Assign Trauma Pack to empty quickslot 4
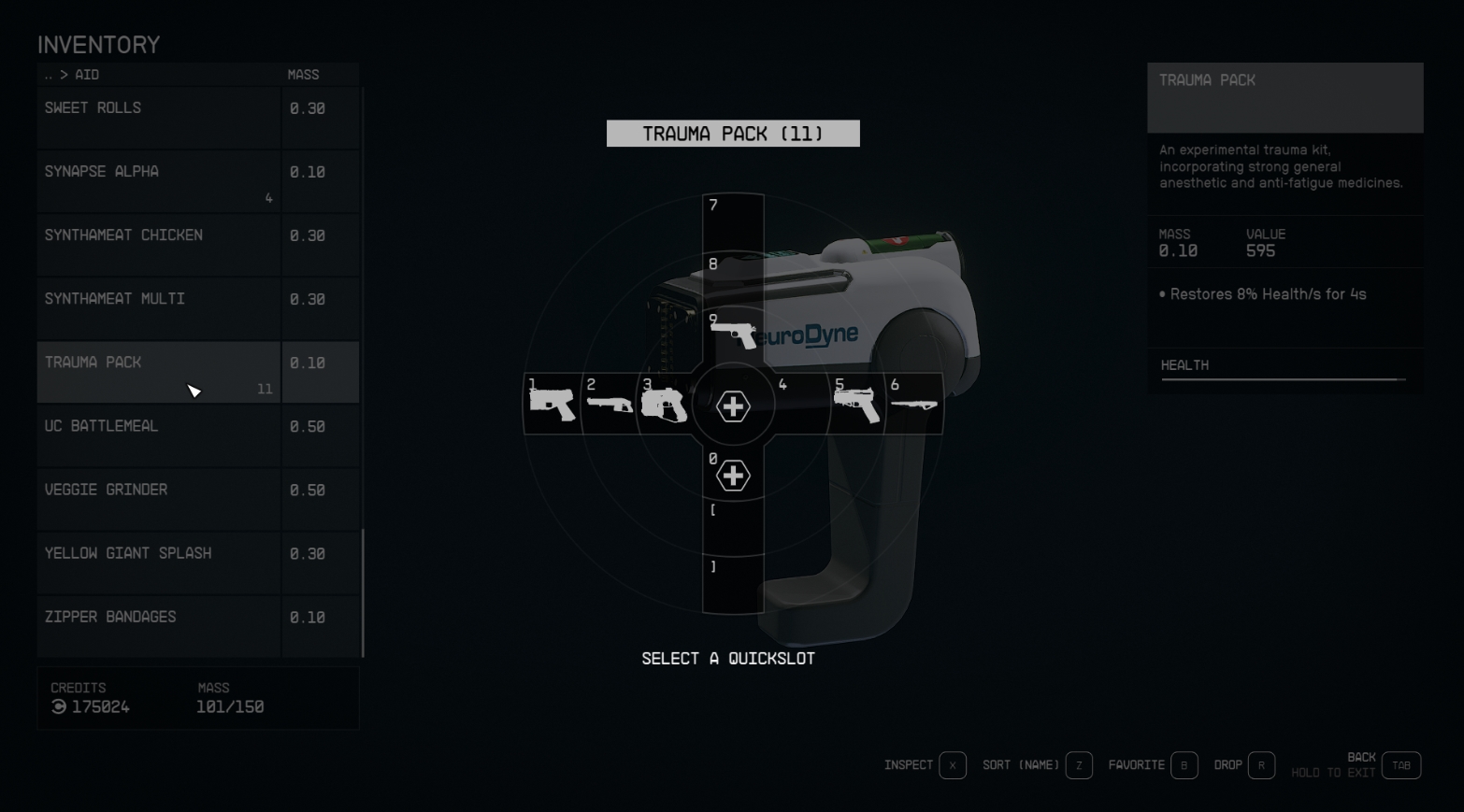1464x812 pixels. (800, 405)
